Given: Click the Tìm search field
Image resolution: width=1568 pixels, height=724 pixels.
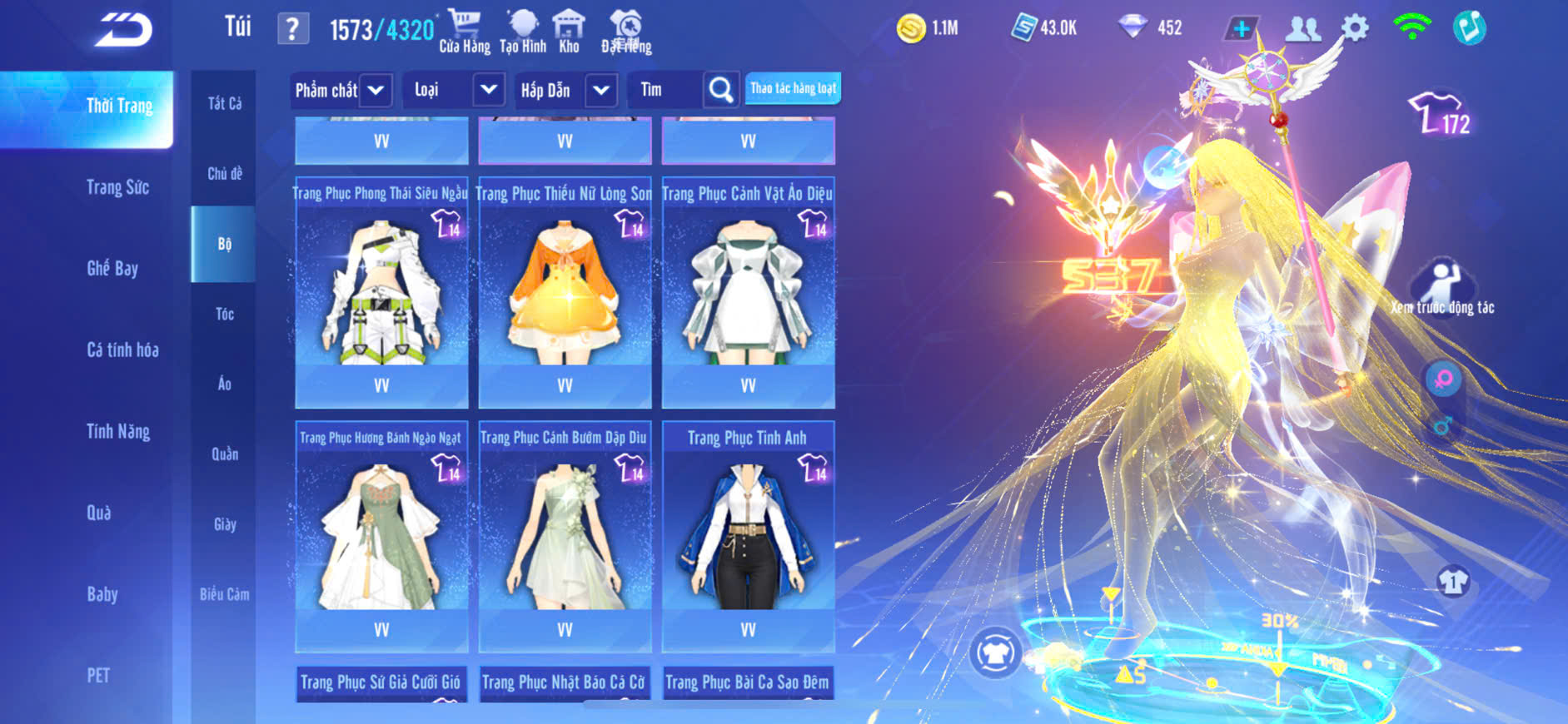Looking at the screenshot, I should point(668,90).
